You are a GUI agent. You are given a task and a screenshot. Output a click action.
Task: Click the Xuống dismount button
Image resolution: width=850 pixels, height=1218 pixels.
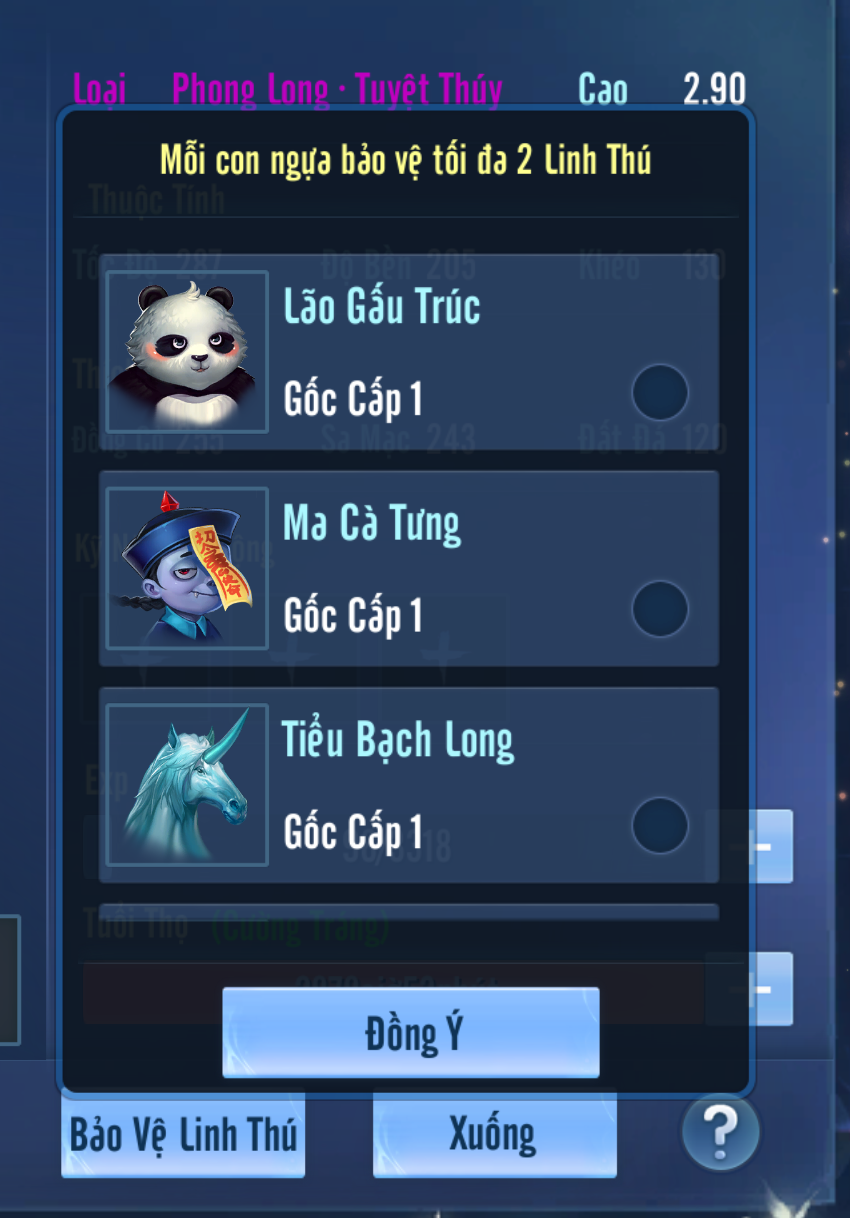[x=494, y=1135]
